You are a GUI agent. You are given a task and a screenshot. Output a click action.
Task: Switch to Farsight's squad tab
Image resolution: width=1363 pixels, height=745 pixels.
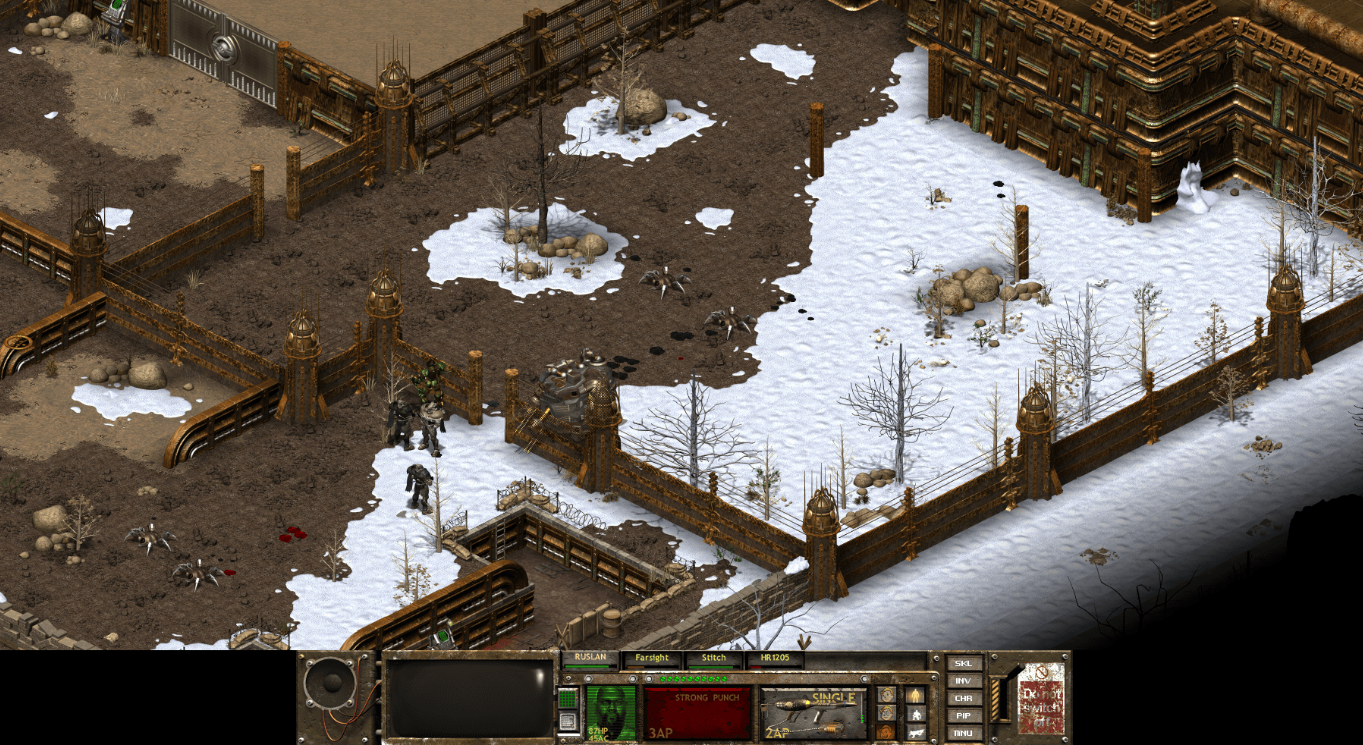pyautogui.click(x=651, y=657)
